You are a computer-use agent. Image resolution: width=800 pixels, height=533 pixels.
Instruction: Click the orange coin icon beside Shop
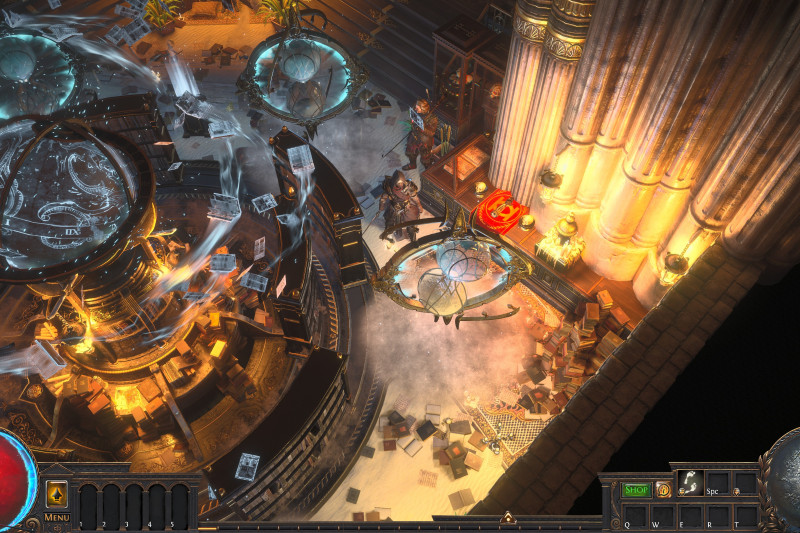(x=663, y=490)
